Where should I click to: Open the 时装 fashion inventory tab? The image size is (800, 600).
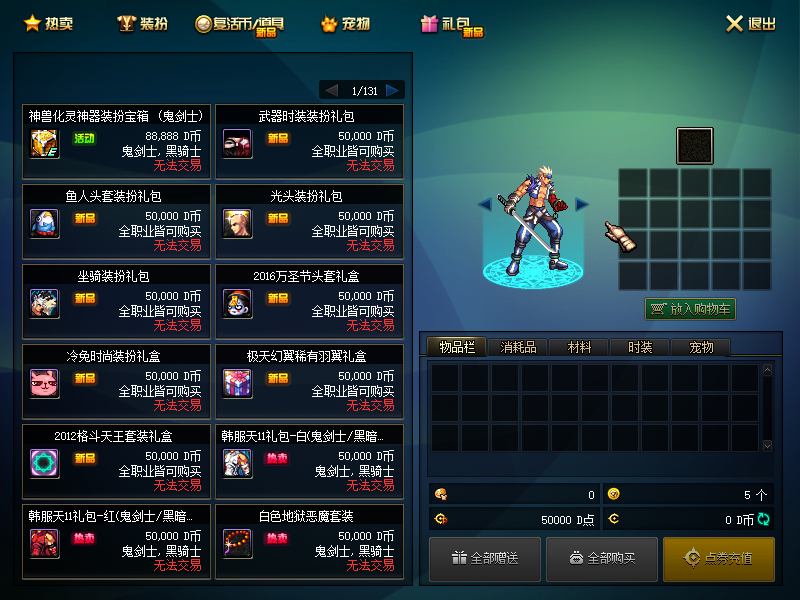point(640,347)
